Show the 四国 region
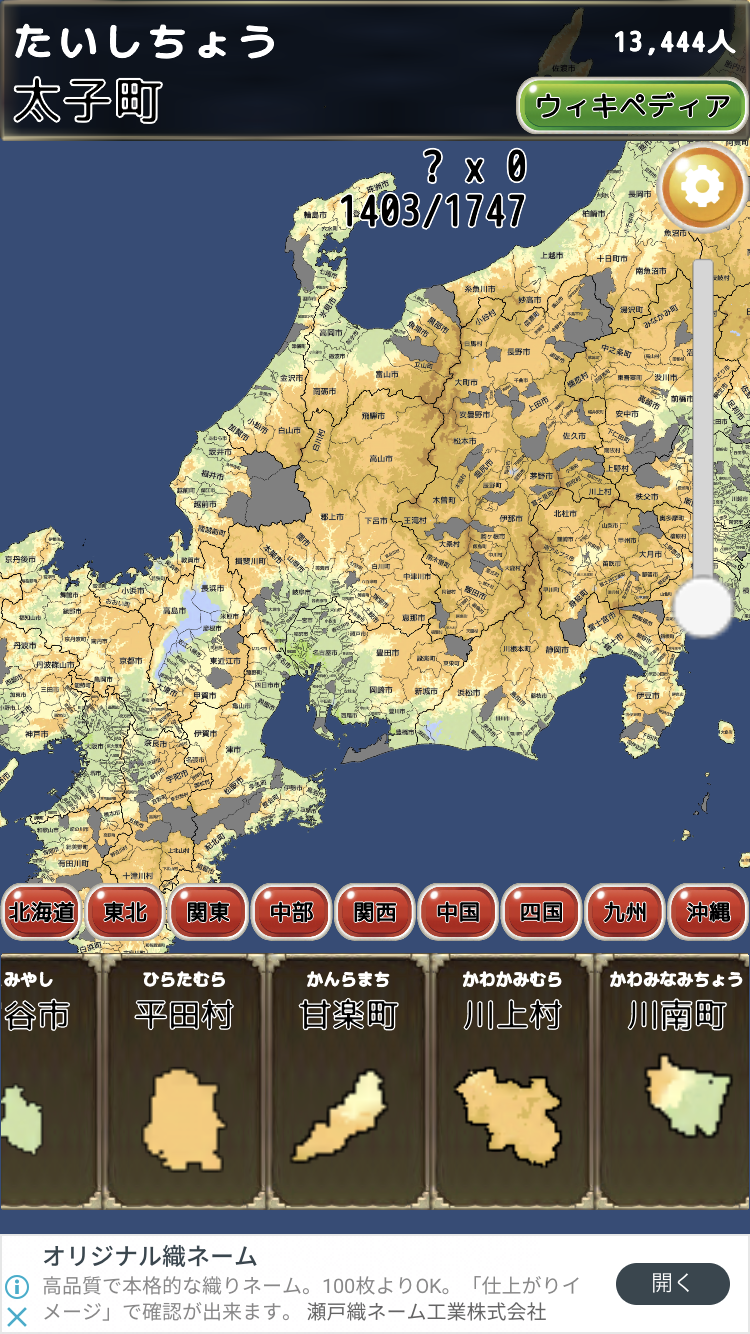The image size is (750, 1334). click(x=540, y=912)
